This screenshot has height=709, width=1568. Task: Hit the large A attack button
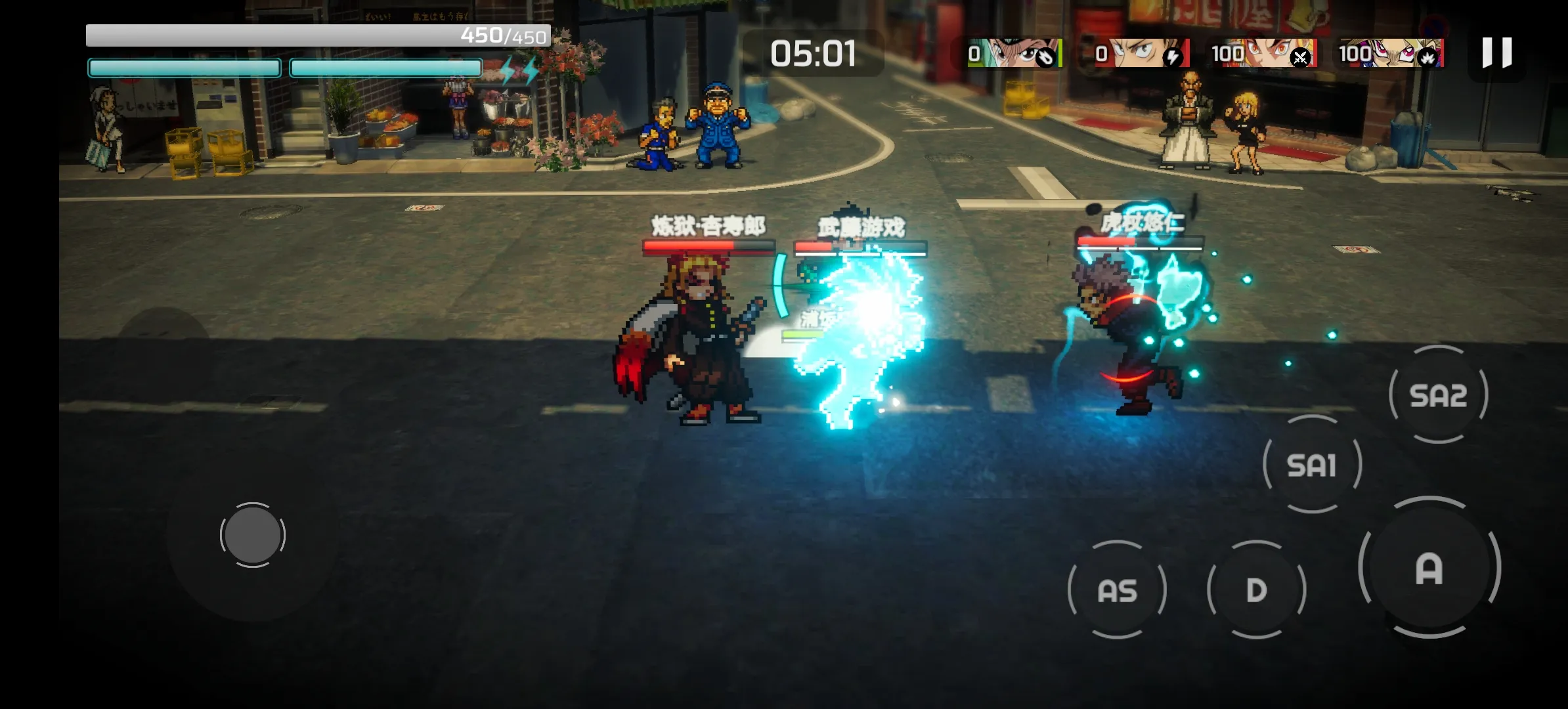coord(1429,568)
